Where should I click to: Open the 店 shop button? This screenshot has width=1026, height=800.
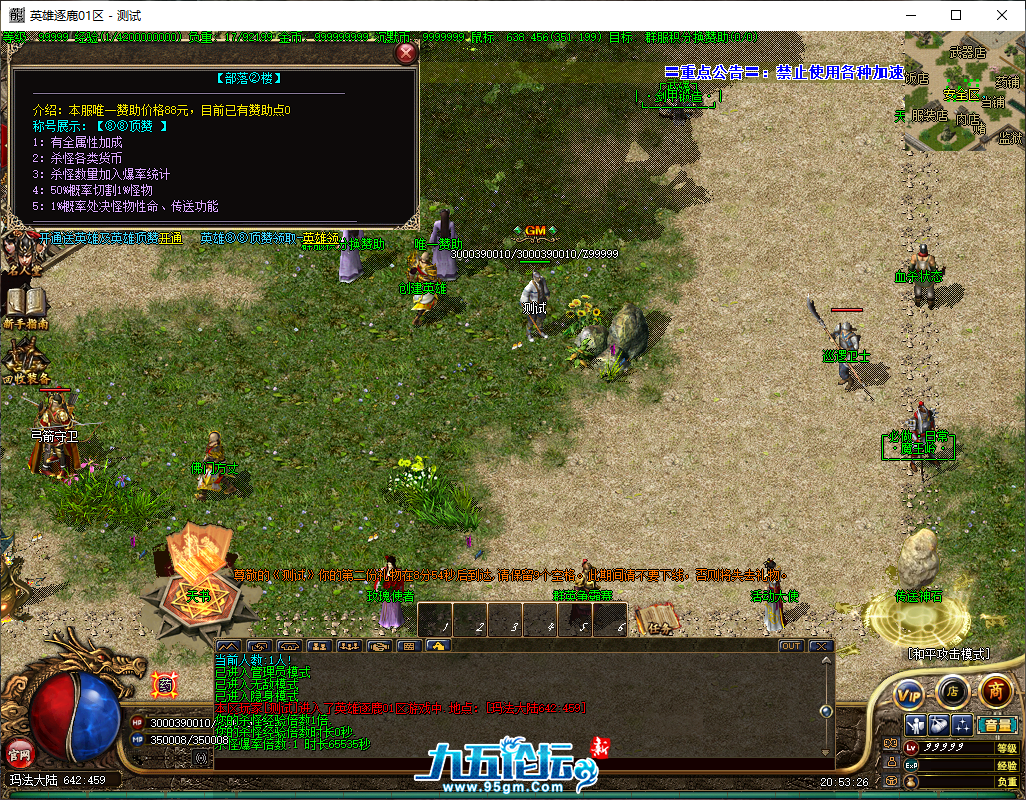(x=952, y=690)
